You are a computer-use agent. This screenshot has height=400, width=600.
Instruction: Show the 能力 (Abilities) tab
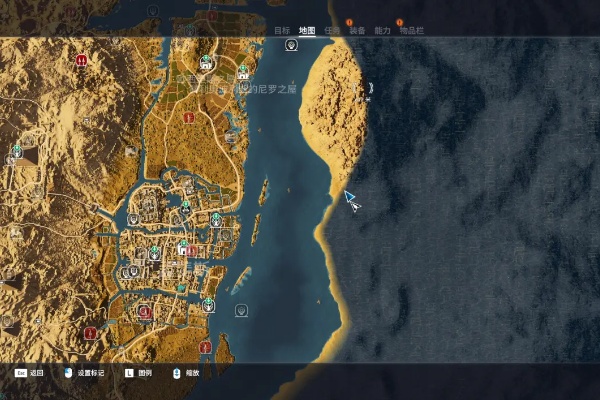[x=382, y=31]
